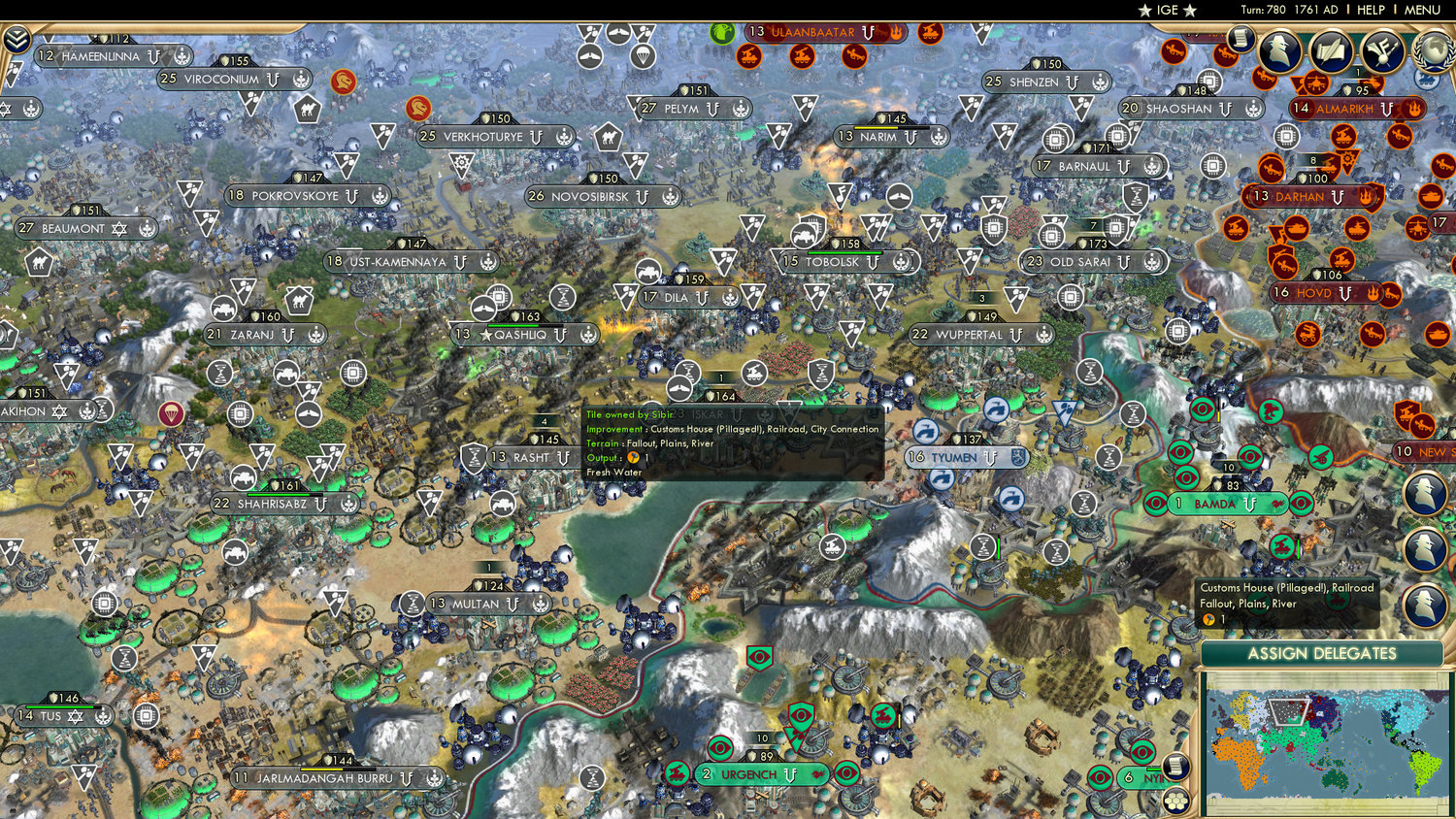This screenshot has width=1456, height=819.
Task: Click the flame icon on Almarikh's city banner
Action: pos(1414,109)
